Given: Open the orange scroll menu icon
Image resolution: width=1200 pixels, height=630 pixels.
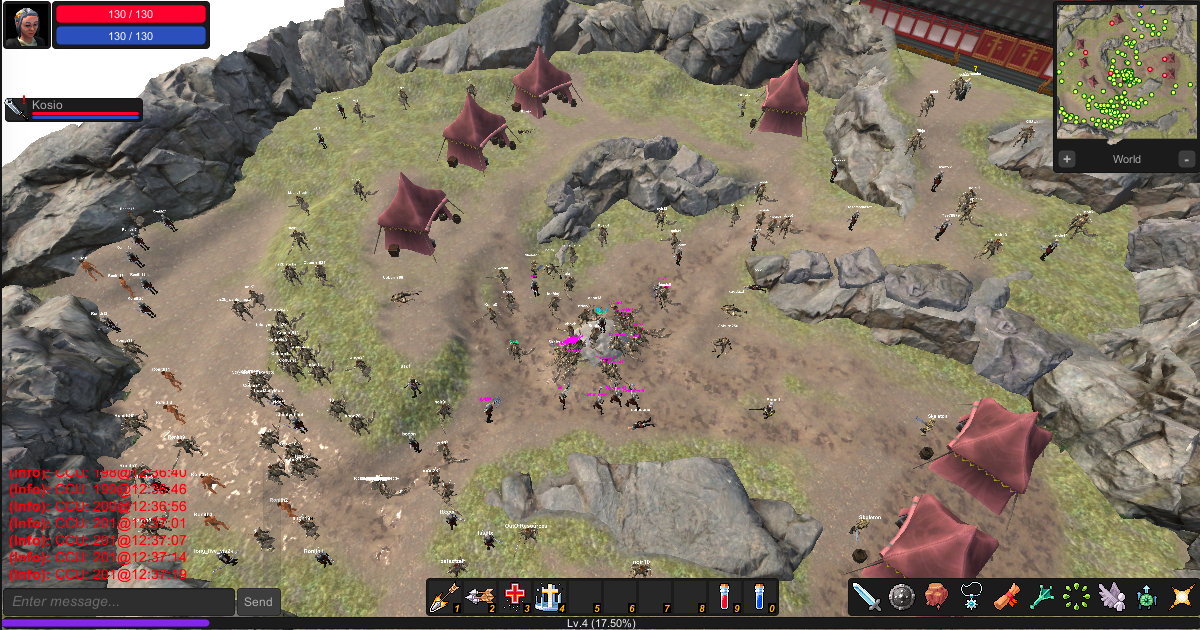Looking at the screenshot, I should coord(1007,597).
